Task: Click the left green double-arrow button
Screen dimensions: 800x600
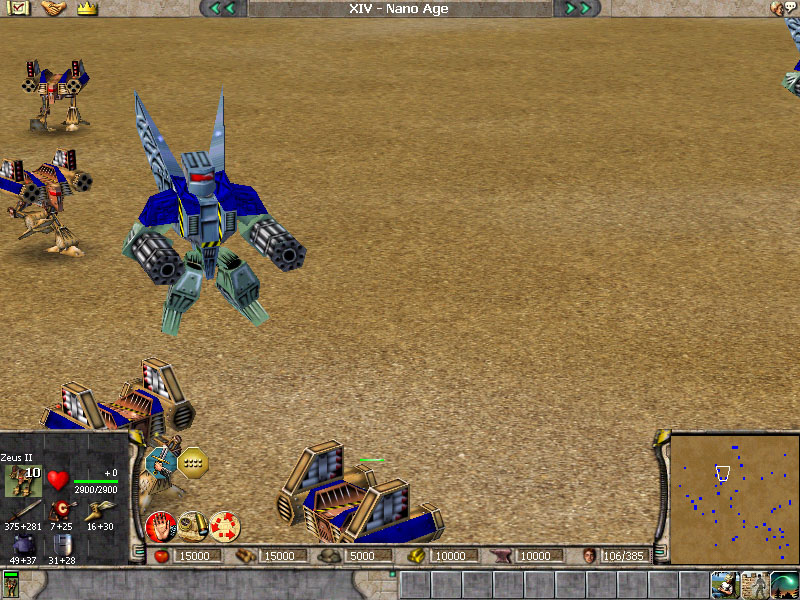Action: click(x=223, y=9)
